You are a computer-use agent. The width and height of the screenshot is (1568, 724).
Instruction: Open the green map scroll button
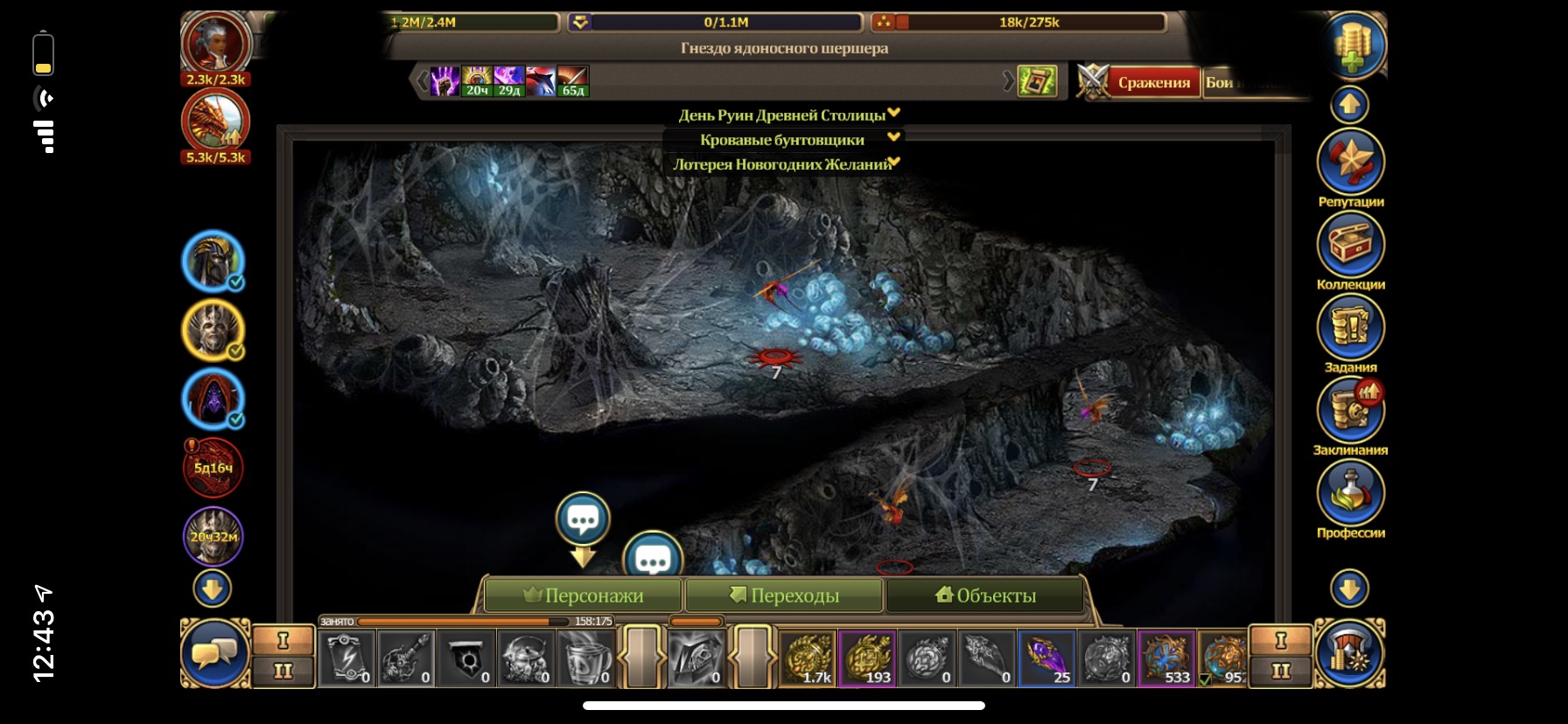(1037, 82)
